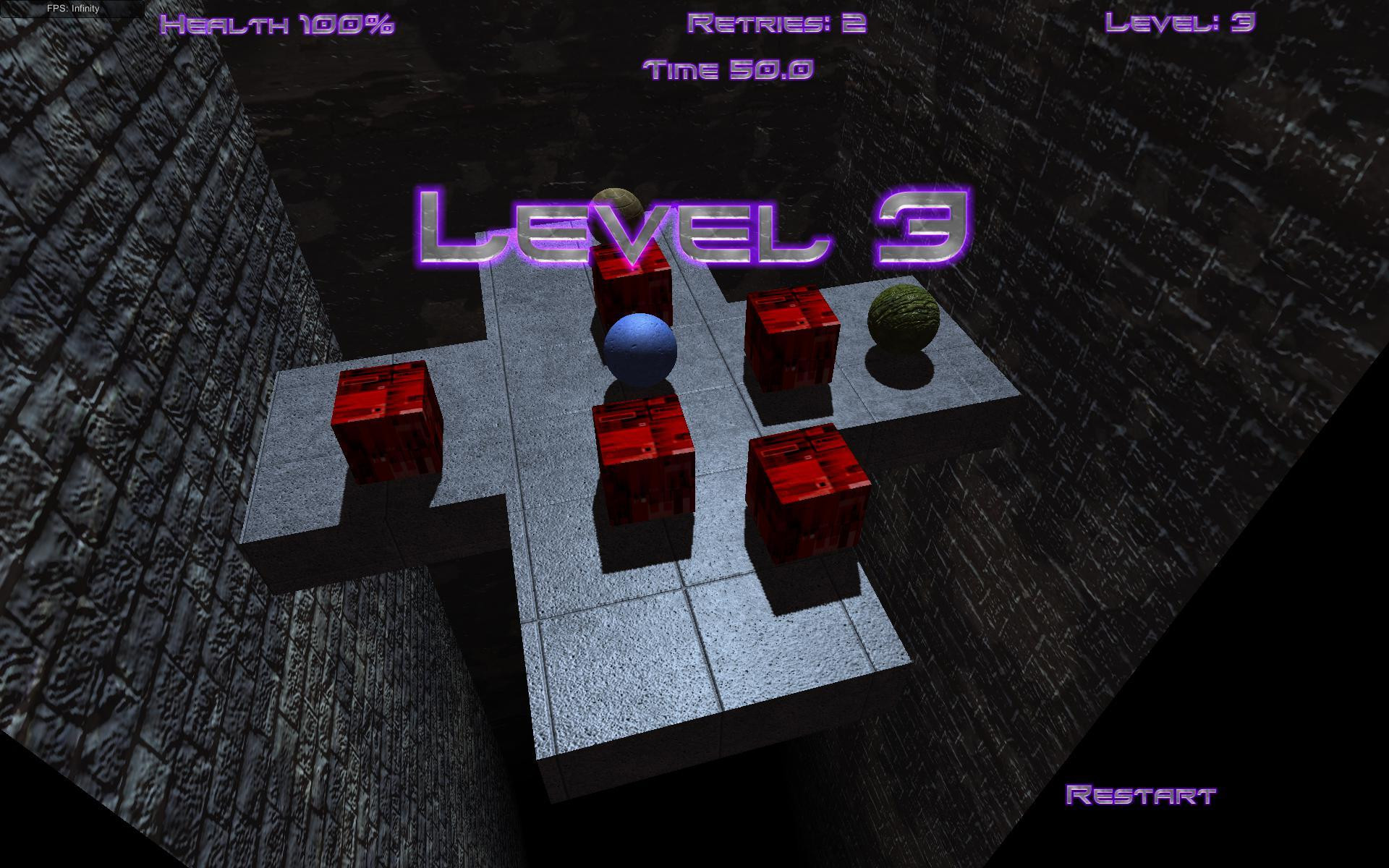Click the red cube behind the Level 3 text
Viewport: 1389px width, 868px height.
[631, 282]
